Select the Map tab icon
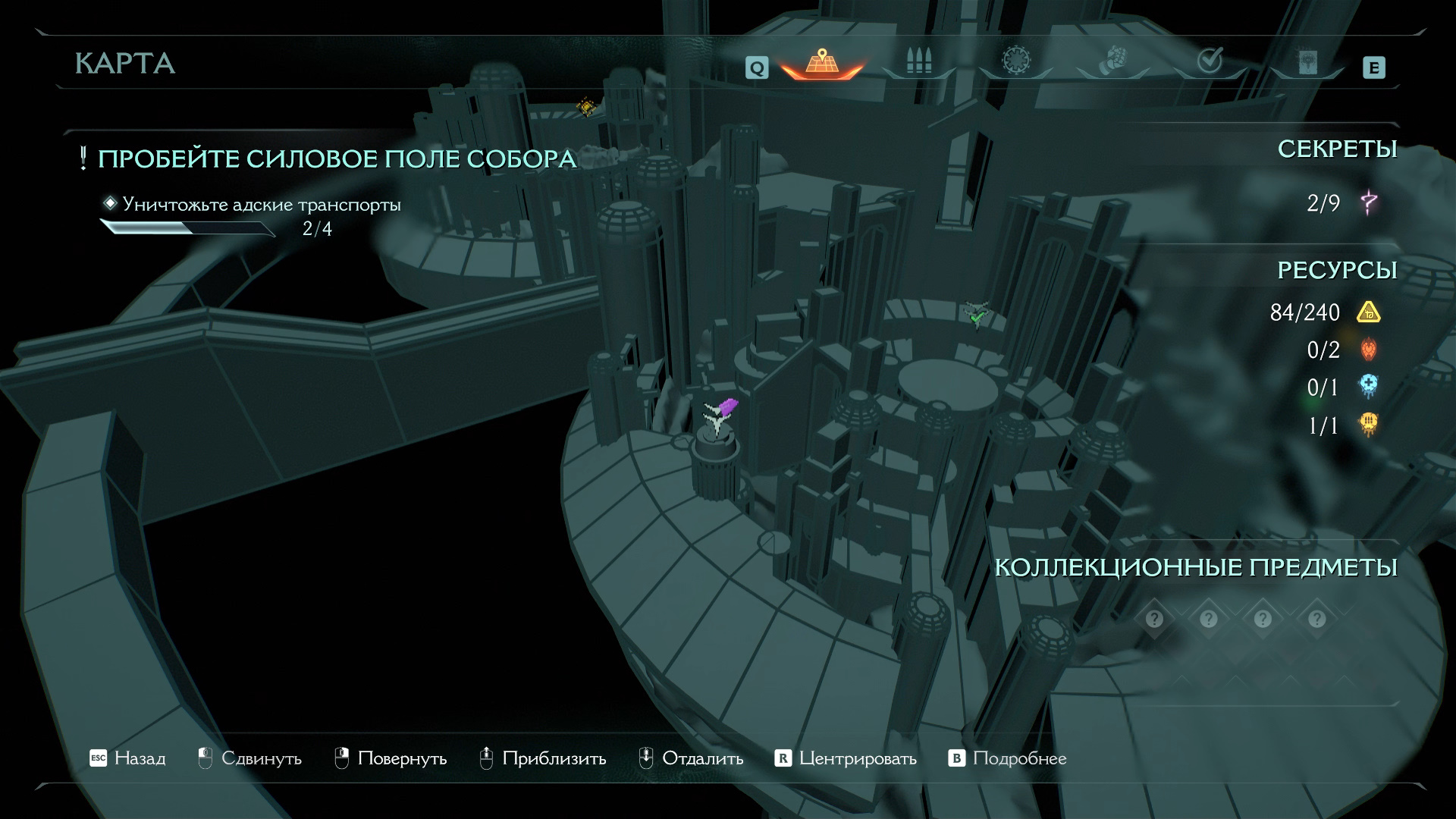 pos(821,62)
